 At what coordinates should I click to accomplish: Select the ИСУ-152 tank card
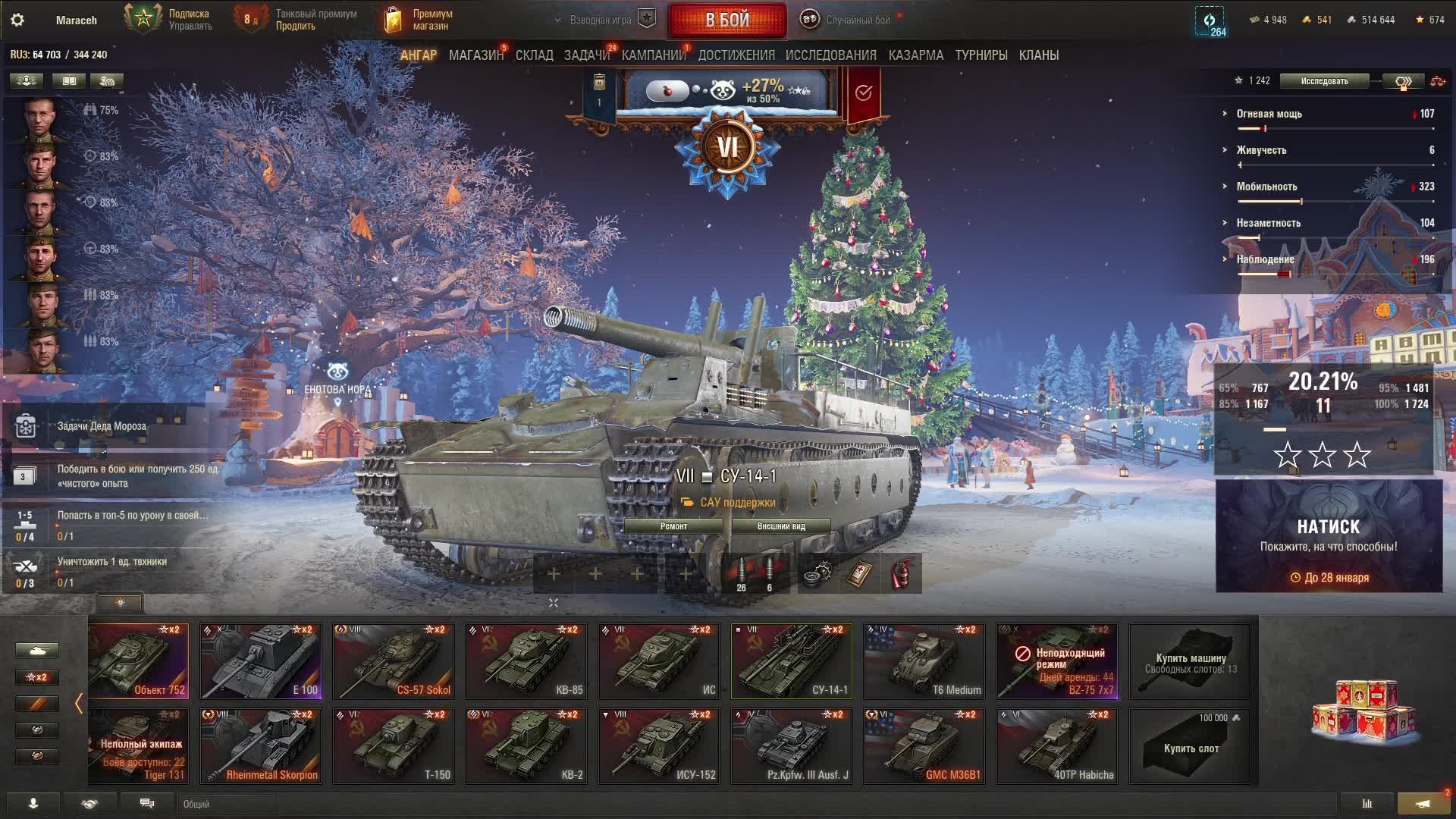(x=659, y=745)
